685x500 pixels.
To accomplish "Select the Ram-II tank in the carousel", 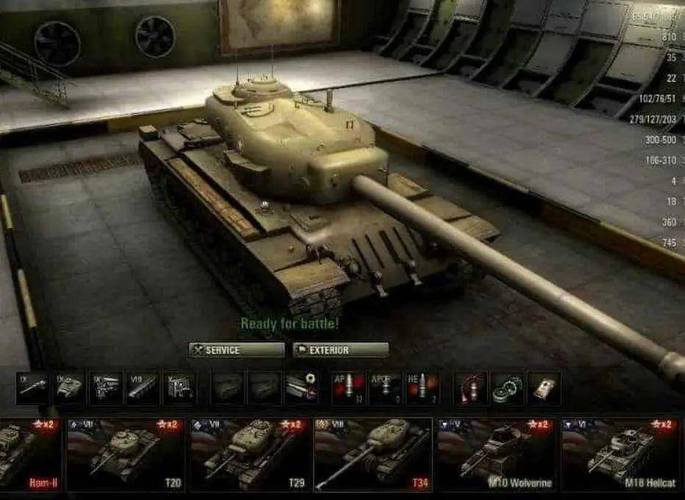I will pyautogui.click(x=29, y=454).
